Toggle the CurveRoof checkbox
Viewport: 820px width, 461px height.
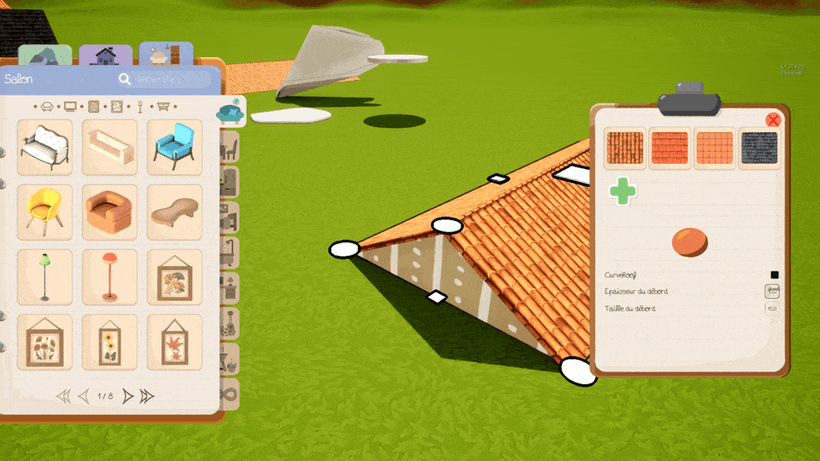774,274
